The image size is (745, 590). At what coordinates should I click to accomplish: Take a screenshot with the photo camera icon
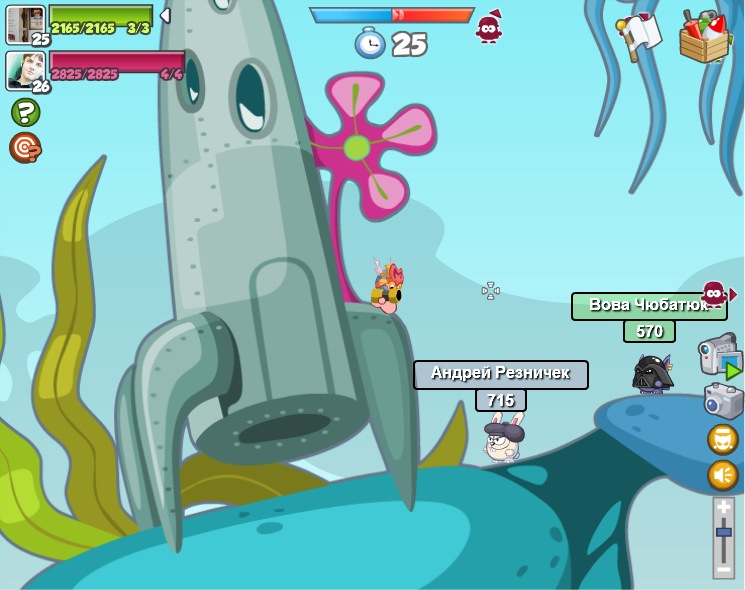click(x=723, y=400)
